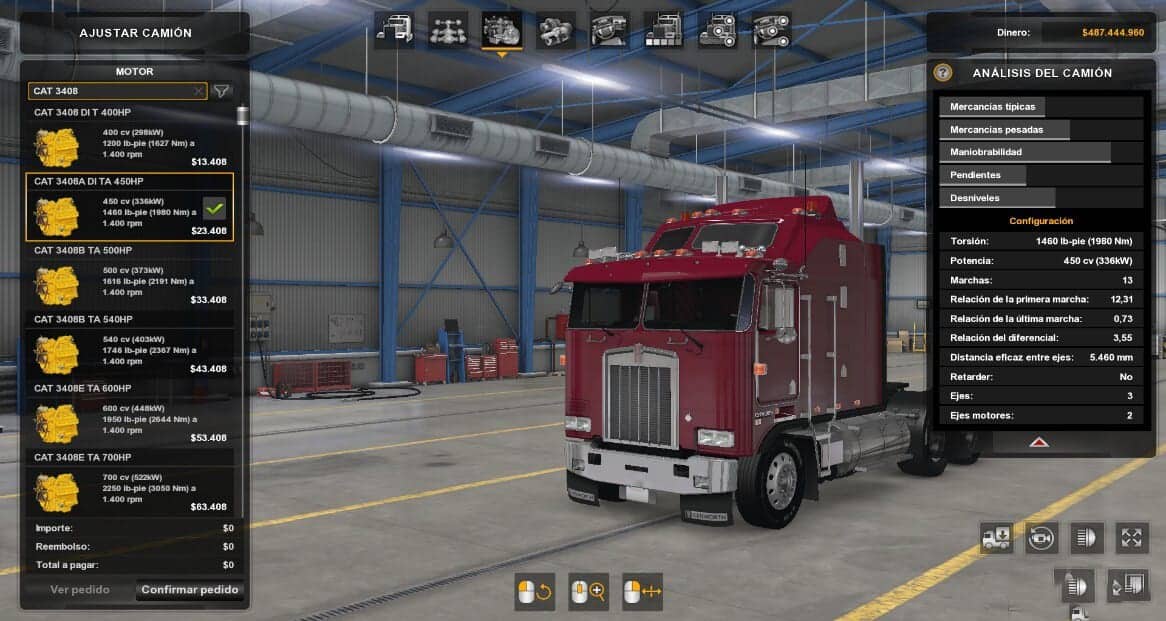Screen dimensions: 1166x621
Task: Select the mouse zoom control icon
Action: coord(588,592)
